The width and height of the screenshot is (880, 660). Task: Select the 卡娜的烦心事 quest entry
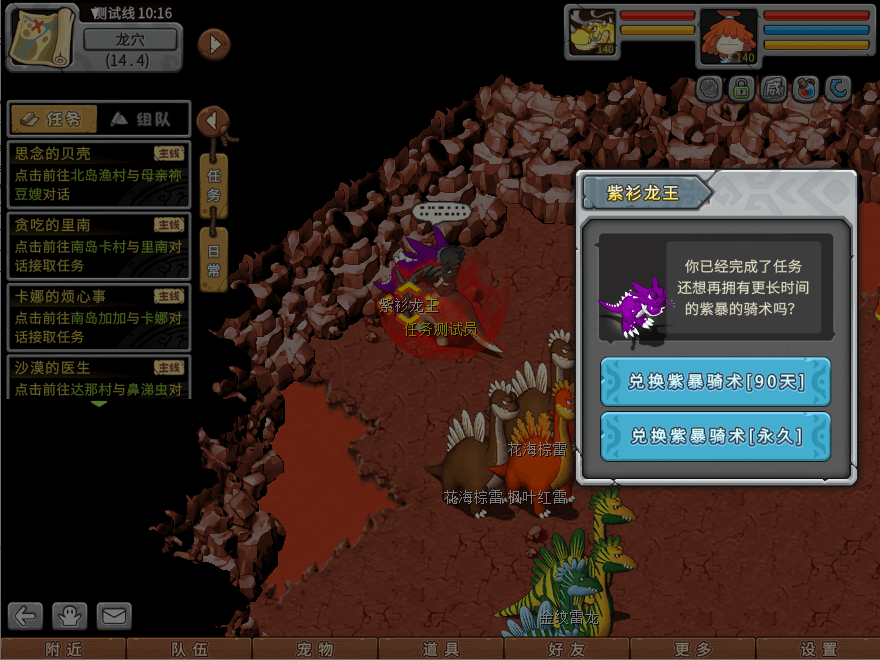pyautogui.click(x=98, y=314)
